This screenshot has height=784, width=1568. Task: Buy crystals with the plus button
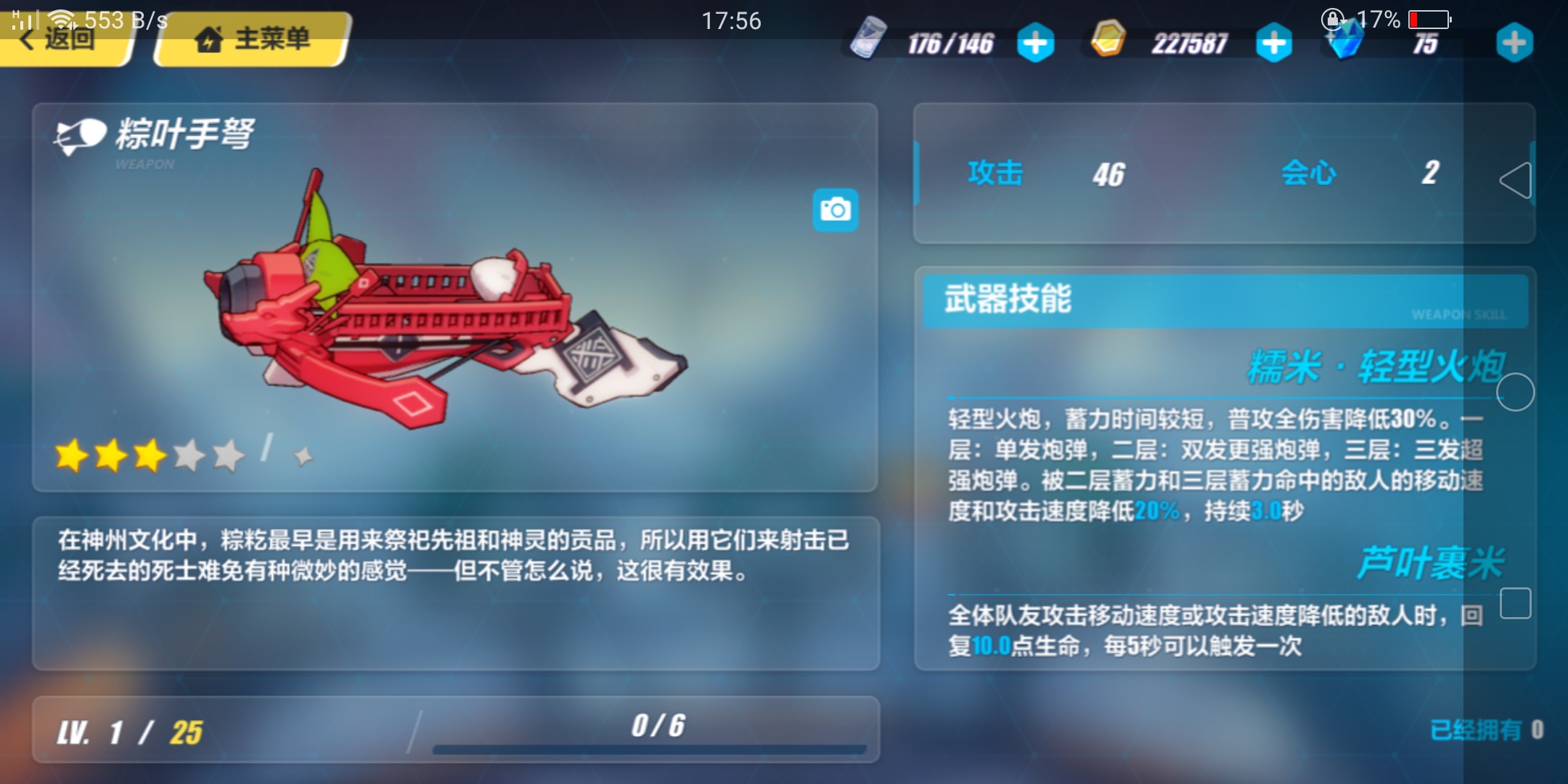click(1514, 44)
